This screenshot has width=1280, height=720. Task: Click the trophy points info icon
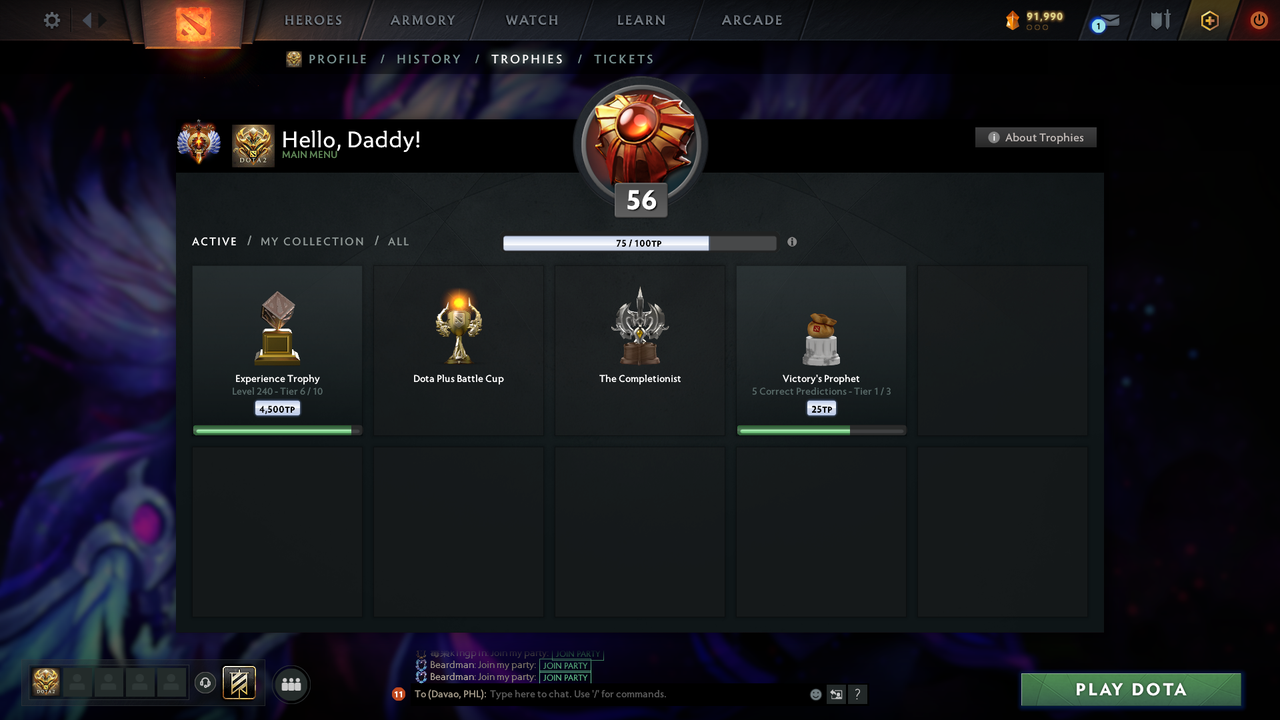pyautogui.click(x=792, y=242)
